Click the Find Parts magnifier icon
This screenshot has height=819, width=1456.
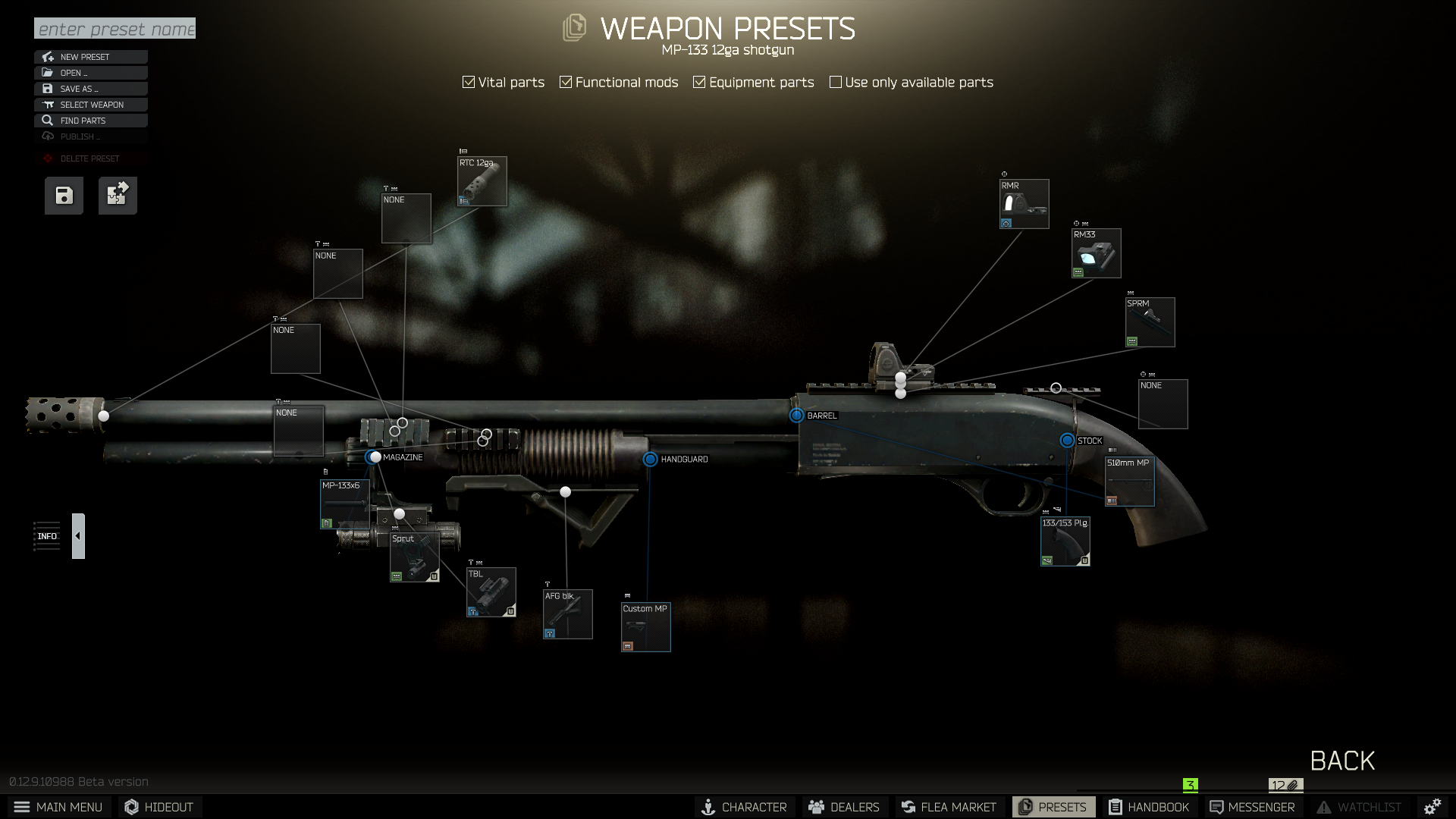(x=47, y=121)
